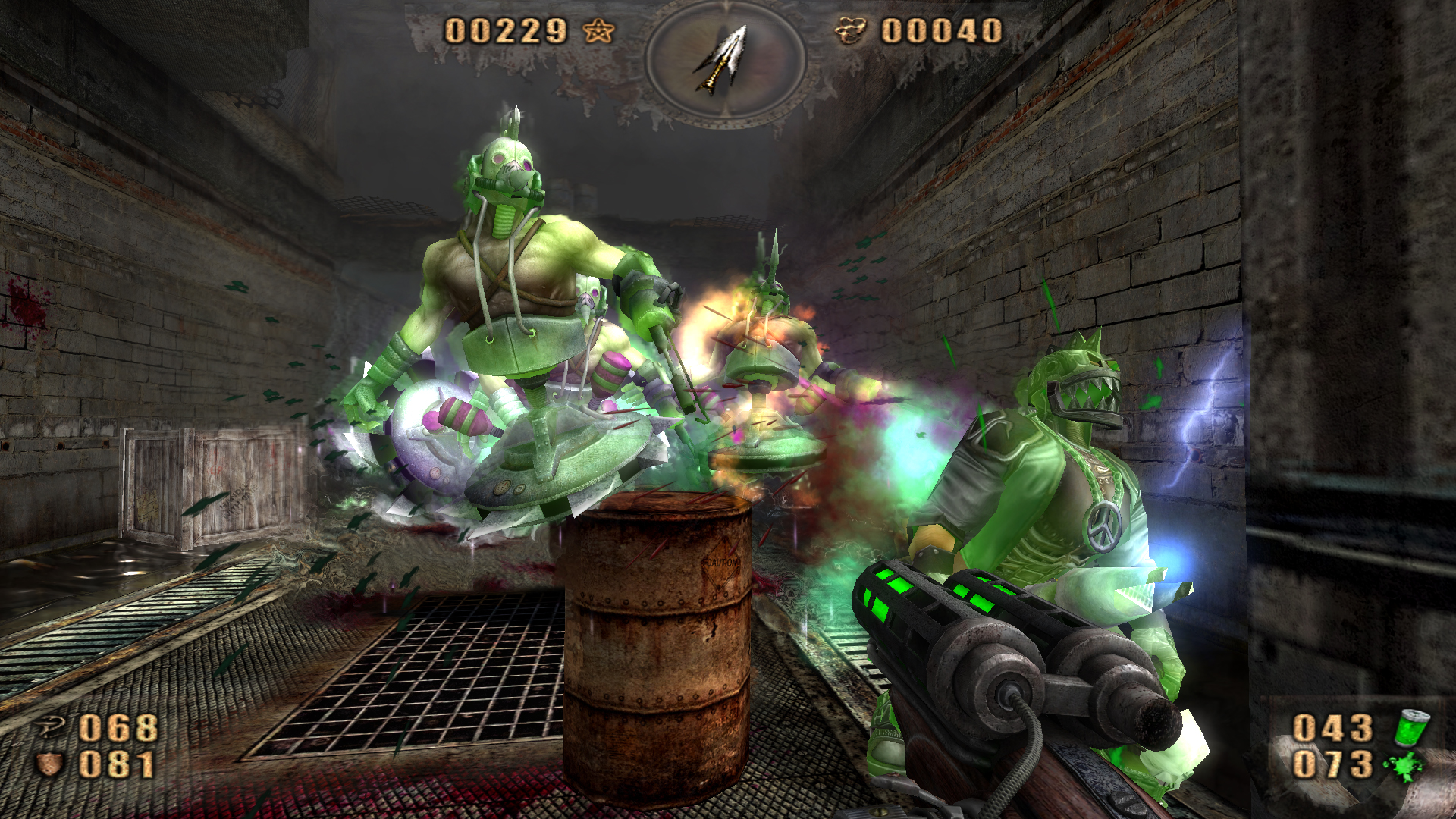Click the CAUTION label on the rusty barrel
1456x819 pixels.
[x=722, y=563]
